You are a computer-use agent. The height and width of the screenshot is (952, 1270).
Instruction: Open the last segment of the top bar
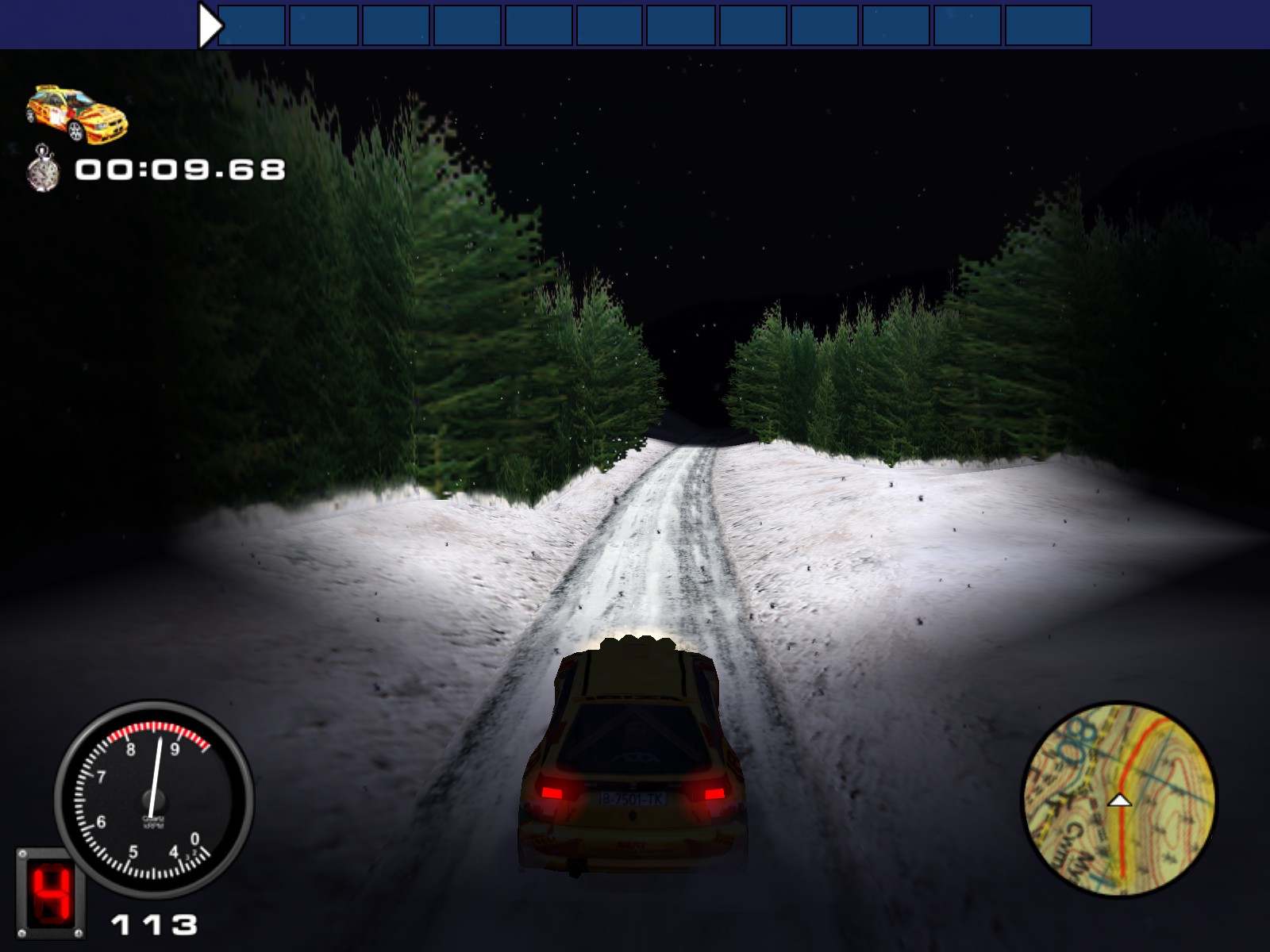(x=1048, y=22)
